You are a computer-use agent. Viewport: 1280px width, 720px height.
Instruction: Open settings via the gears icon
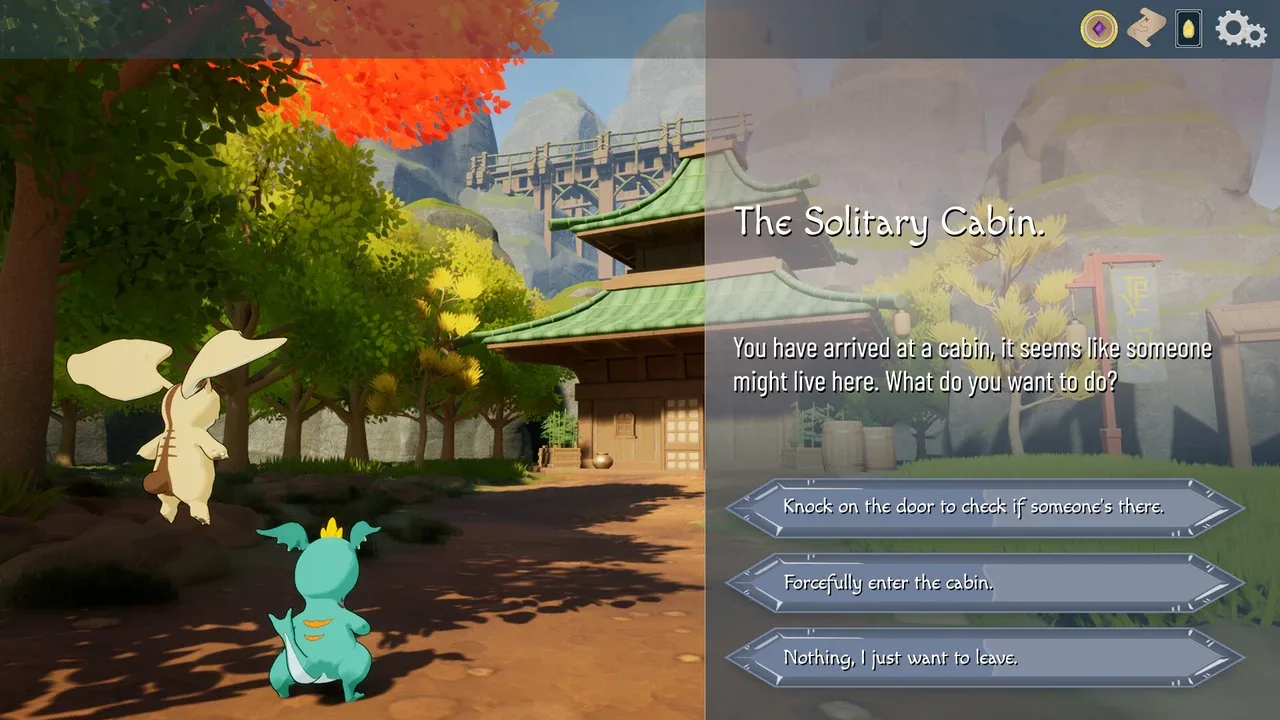1240,29
